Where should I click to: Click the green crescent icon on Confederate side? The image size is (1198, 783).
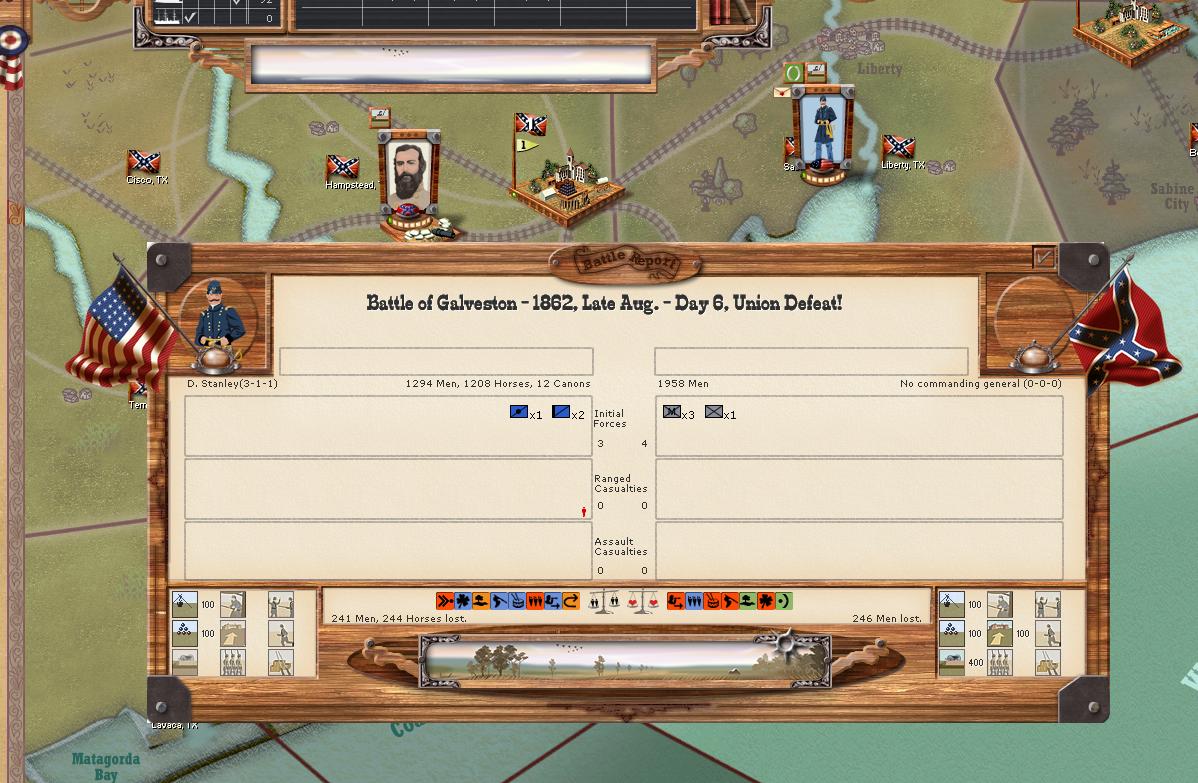(783, 601)
